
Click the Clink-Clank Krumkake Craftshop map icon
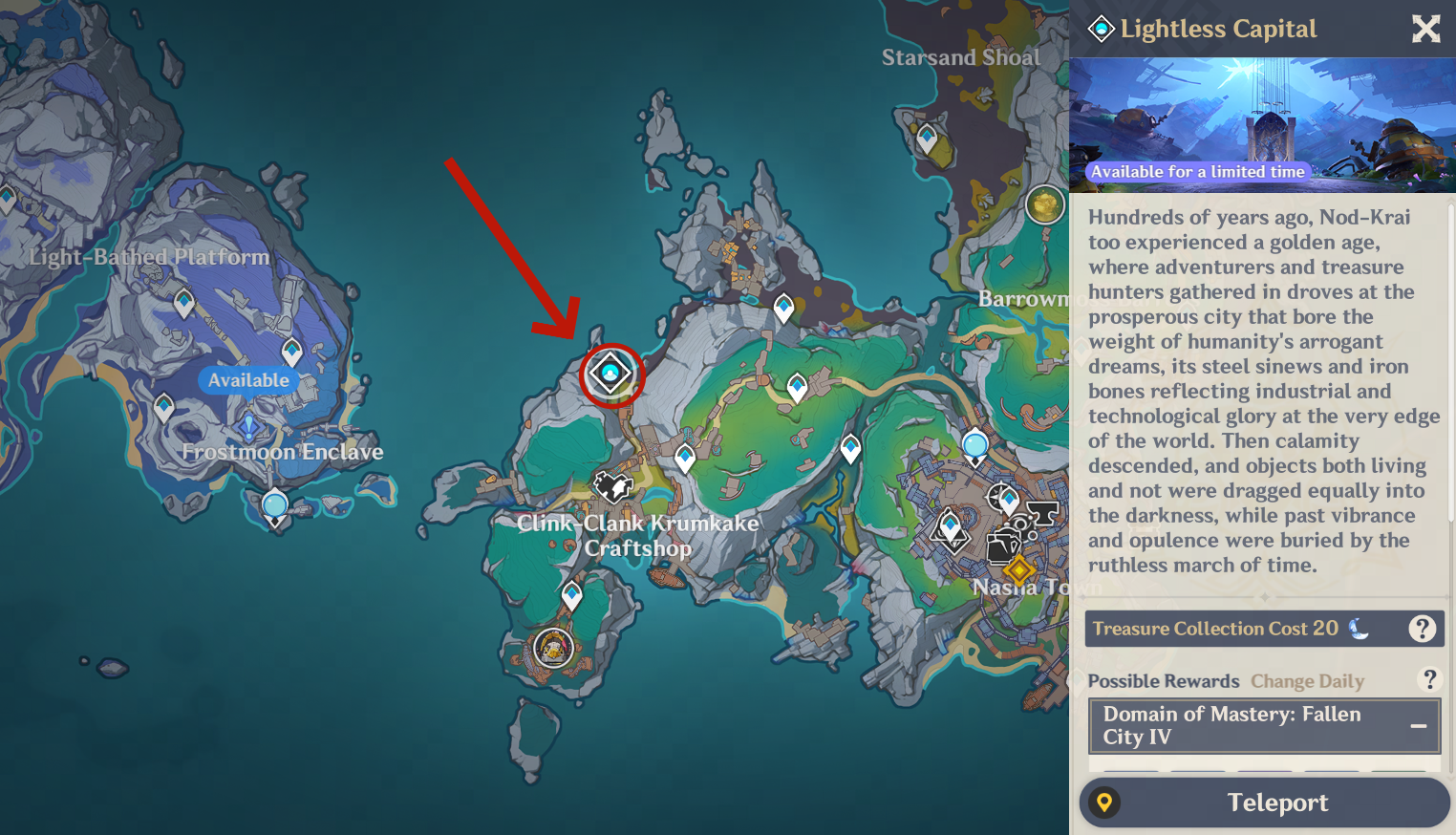tap(612, 487)
